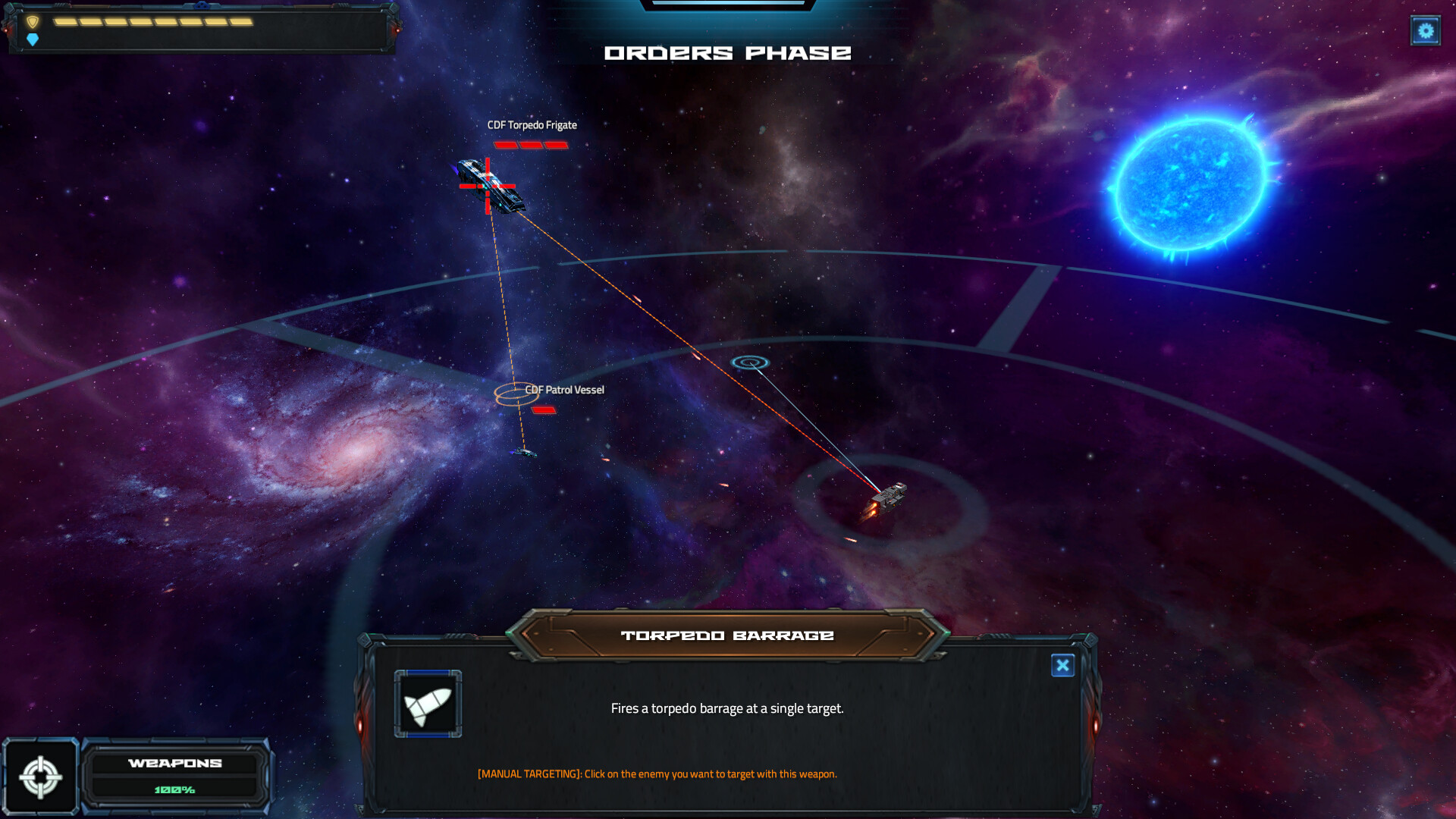This screenshot has height=819, width=1456.
Task: Click the Torpedo Barrage title header
Action: click(x=726, y=635)
